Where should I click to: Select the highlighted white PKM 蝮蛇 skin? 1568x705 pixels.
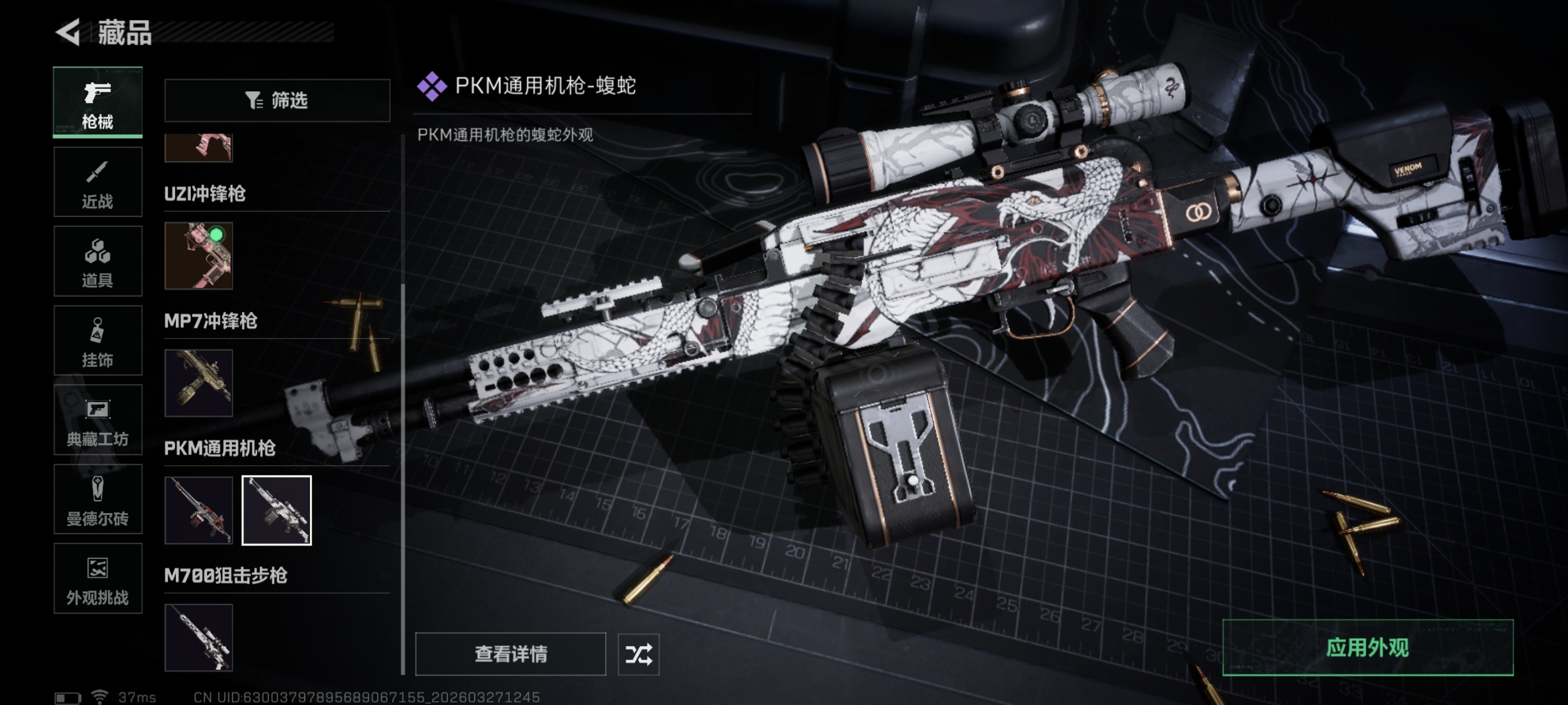click(x=277, y=510)
